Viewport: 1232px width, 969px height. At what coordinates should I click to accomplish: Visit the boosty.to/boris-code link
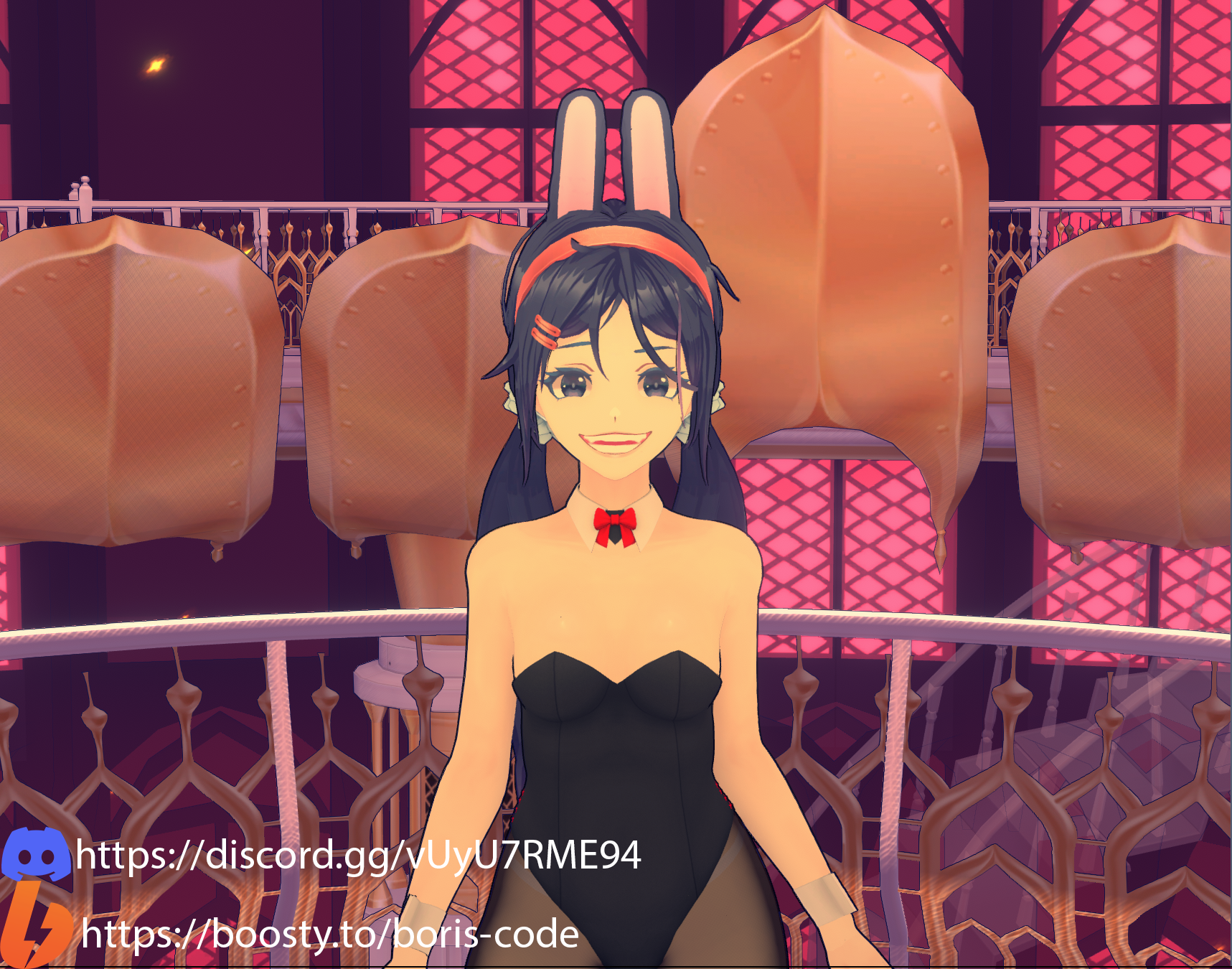pyautogui.click(x=330, y=934)
